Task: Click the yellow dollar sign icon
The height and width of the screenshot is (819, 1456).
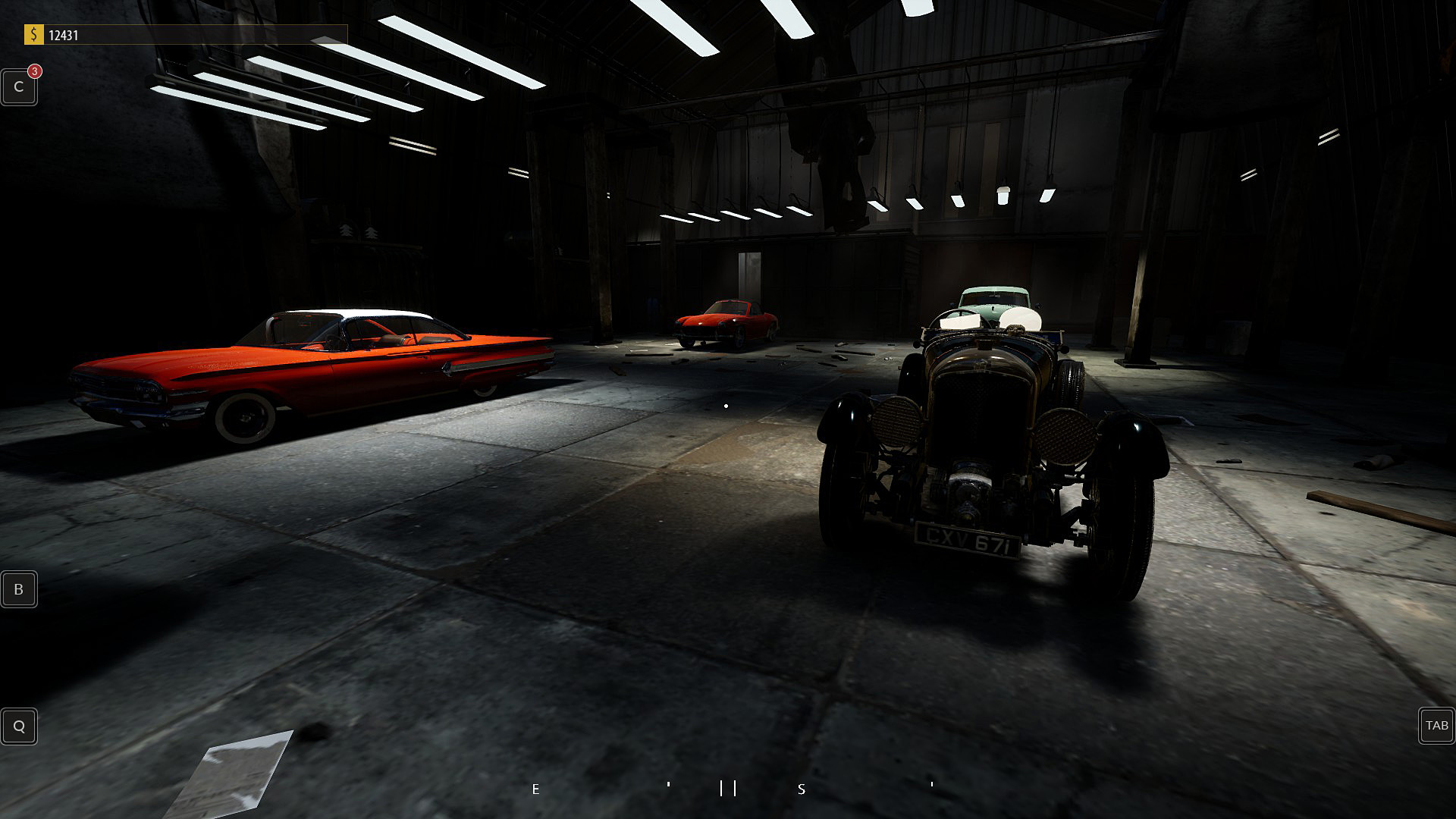Action: point(32,33)
